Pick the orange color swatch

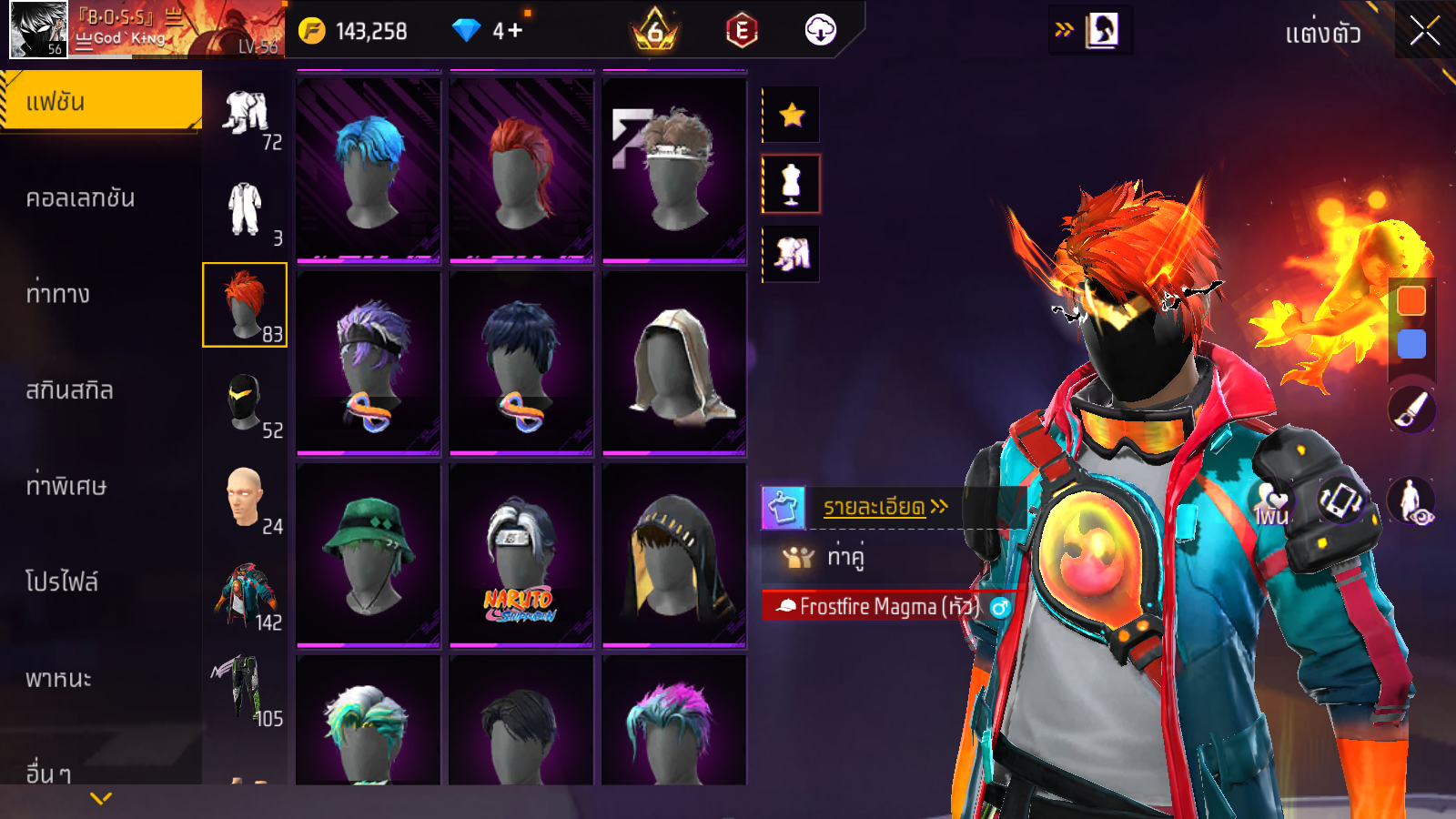click(1411, 300)
